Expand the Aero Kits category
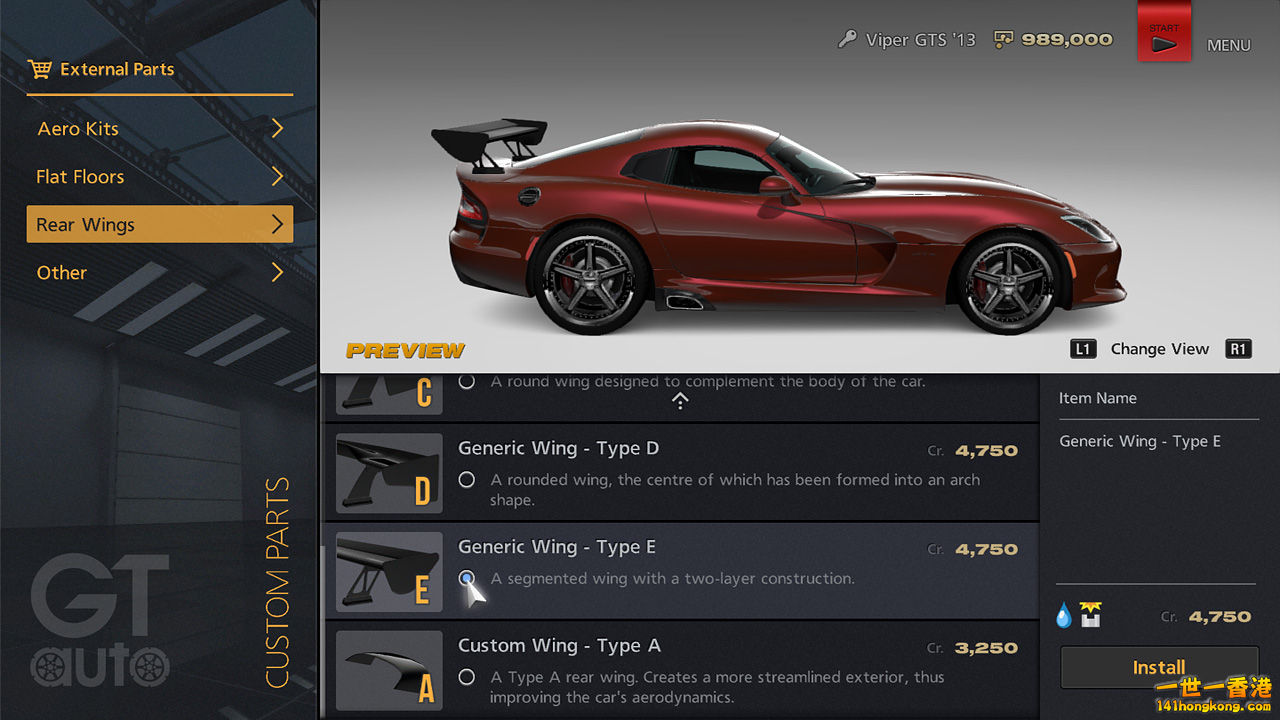1280x720 pixels. point(160,128)
